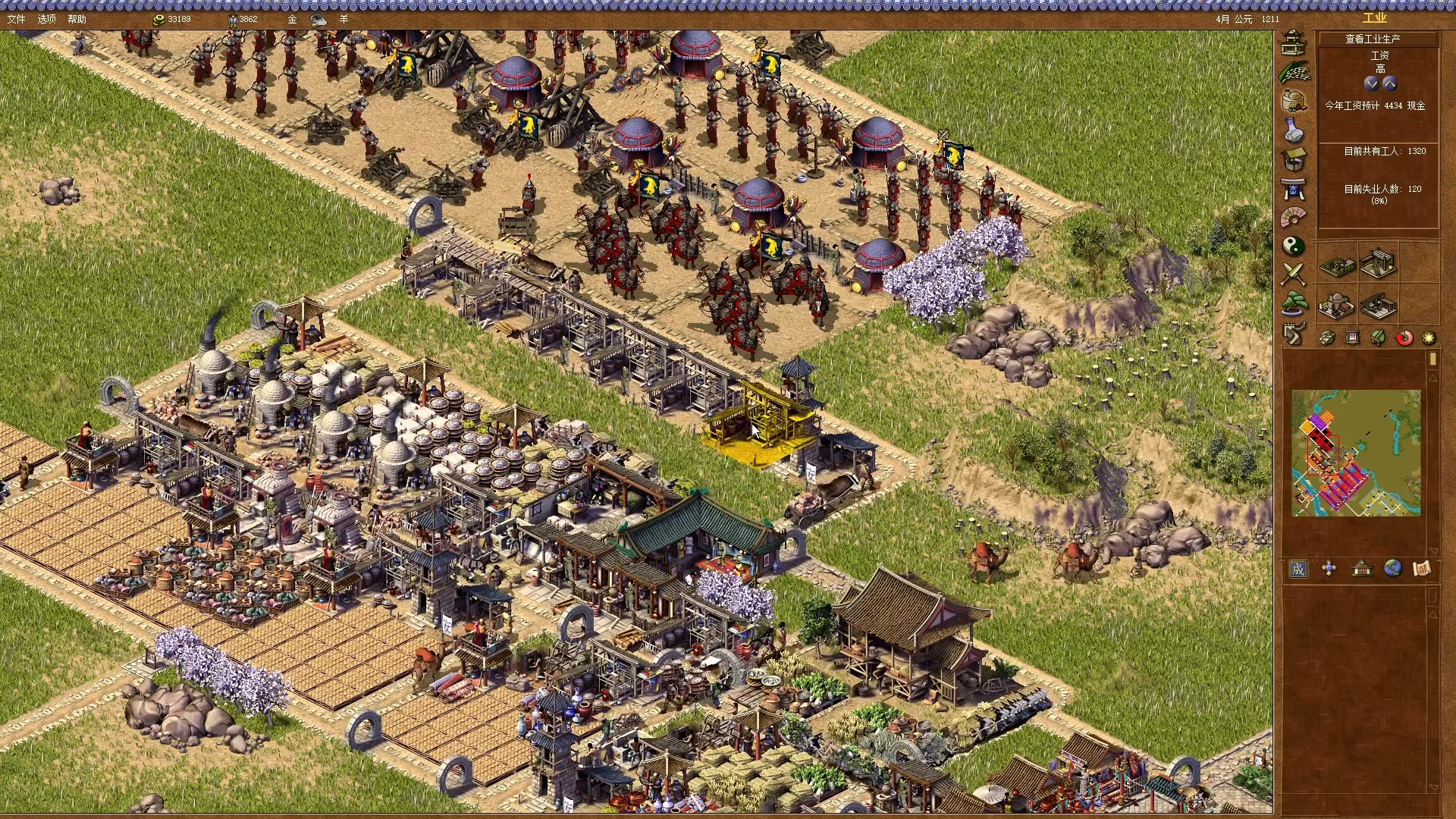This screenshot has width=1456, height=819.
Task: Open the yin-yang religion category
Action: coord(1294,246)
